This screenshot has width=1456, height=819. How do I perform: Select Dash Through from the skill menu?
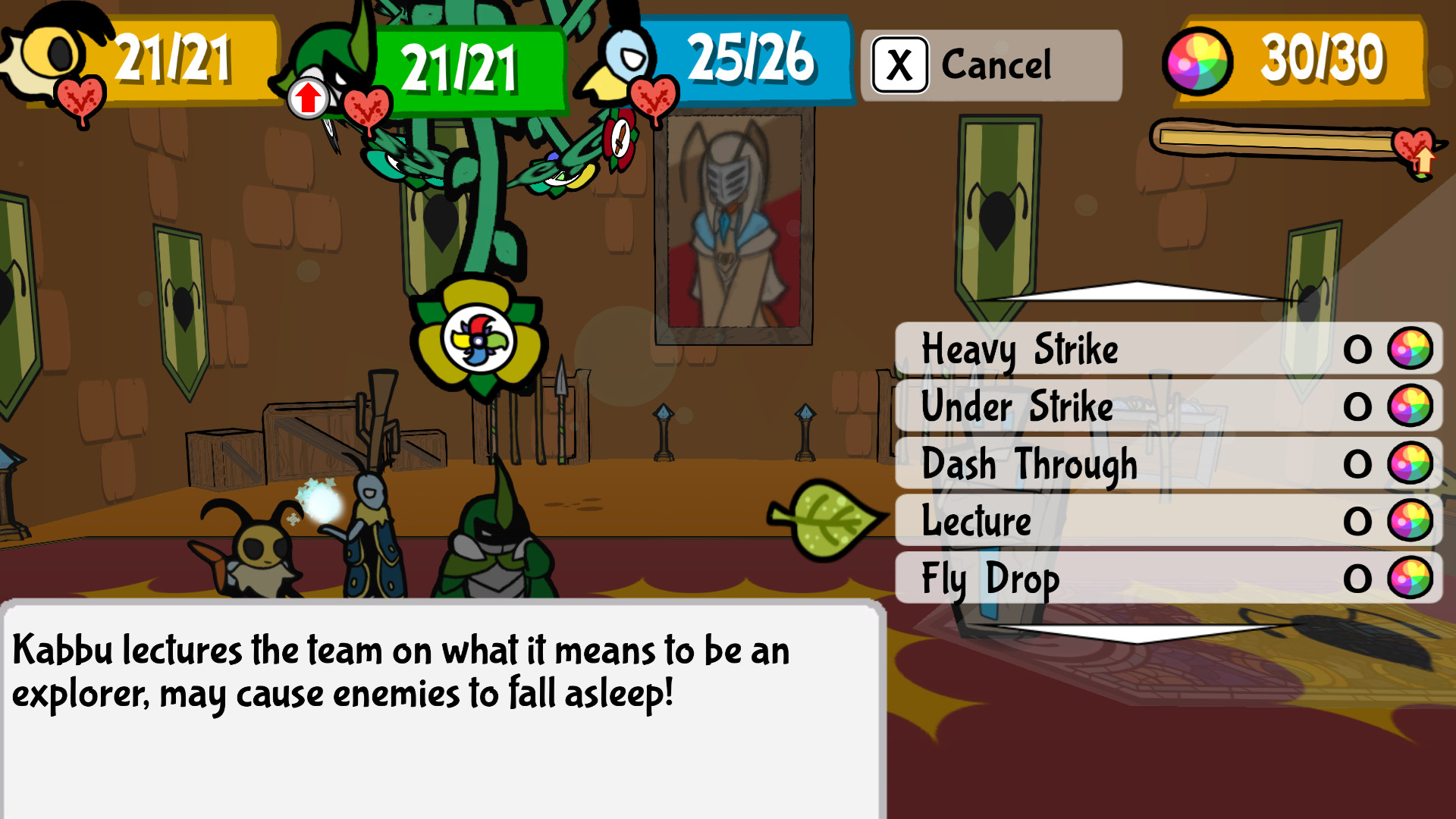(x=1030, y=464)
